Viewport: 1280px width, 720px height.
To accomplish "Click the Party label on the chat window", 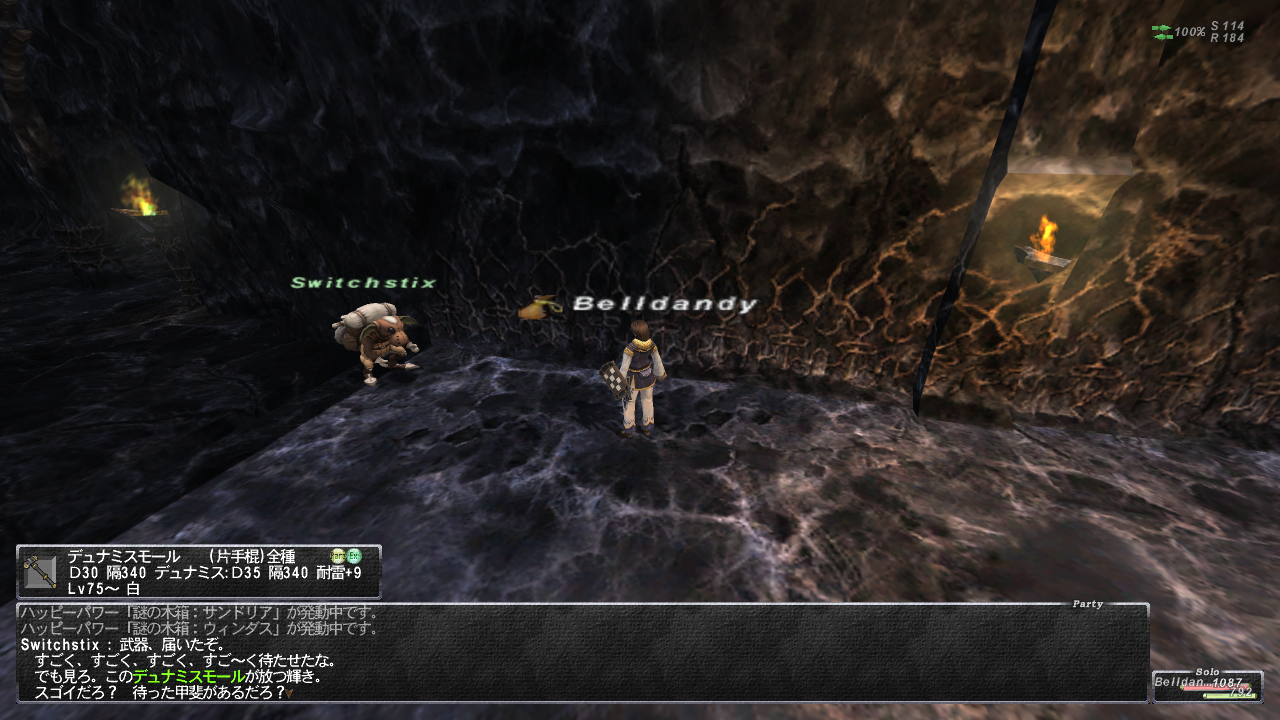I will pos(1087,604).
